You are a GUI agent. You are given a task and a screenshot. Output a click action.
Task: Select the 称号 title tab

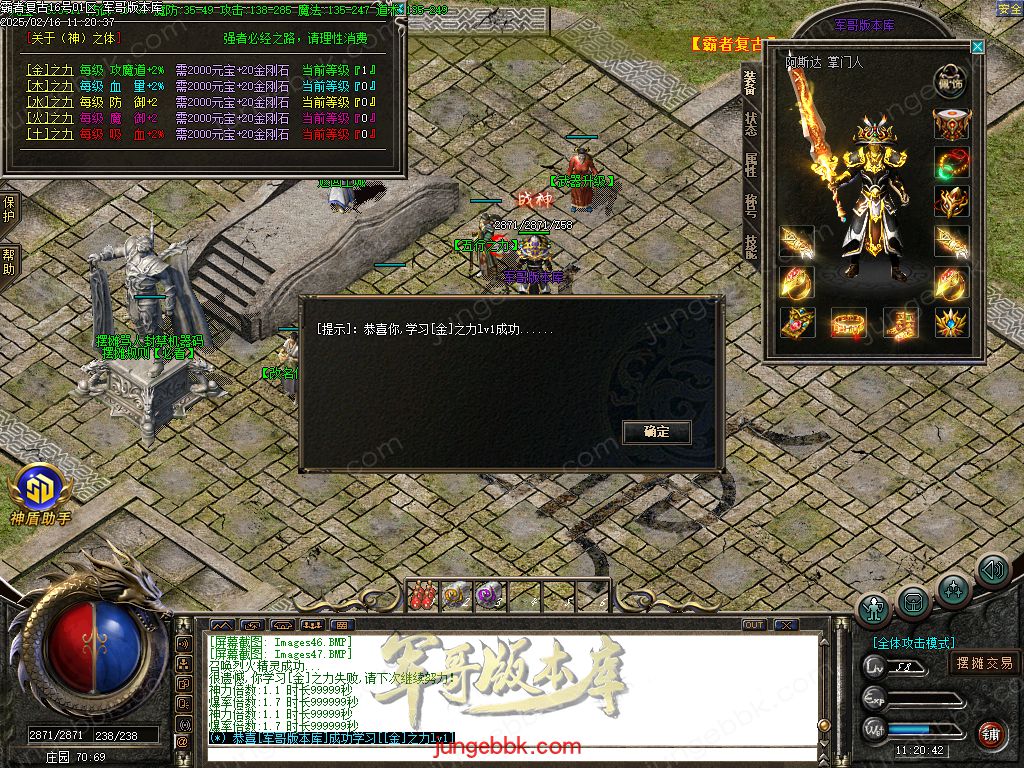(750, 205)
